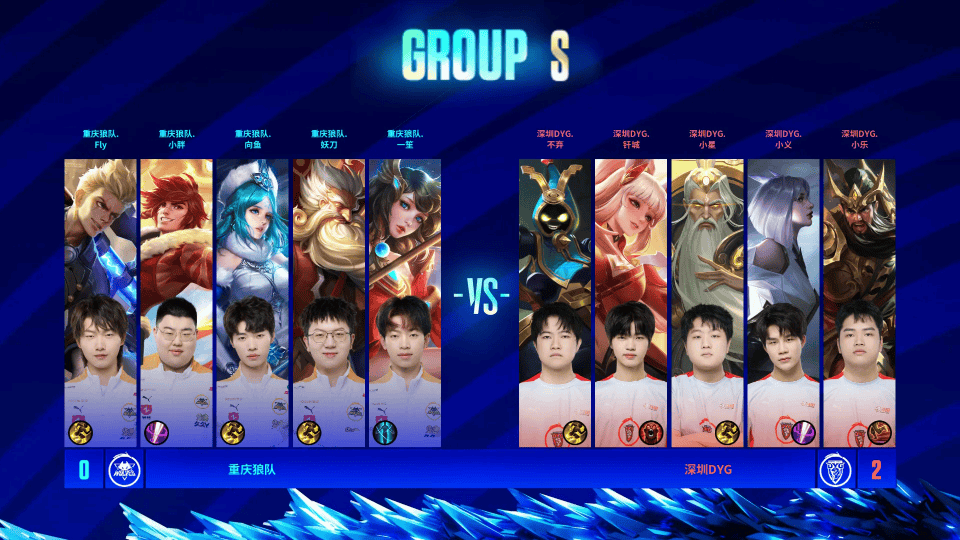Click the 深圳DYG 不弃 player card

pos(555,302)
